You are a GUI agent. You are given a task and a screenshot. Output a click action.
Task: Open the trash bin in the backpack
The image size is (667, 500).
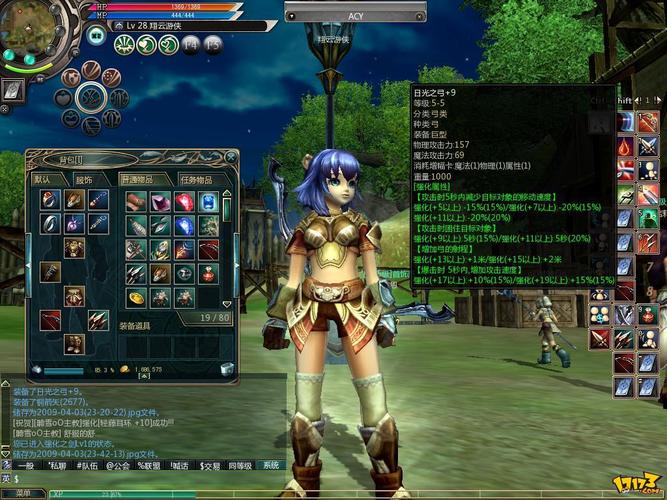227,369
